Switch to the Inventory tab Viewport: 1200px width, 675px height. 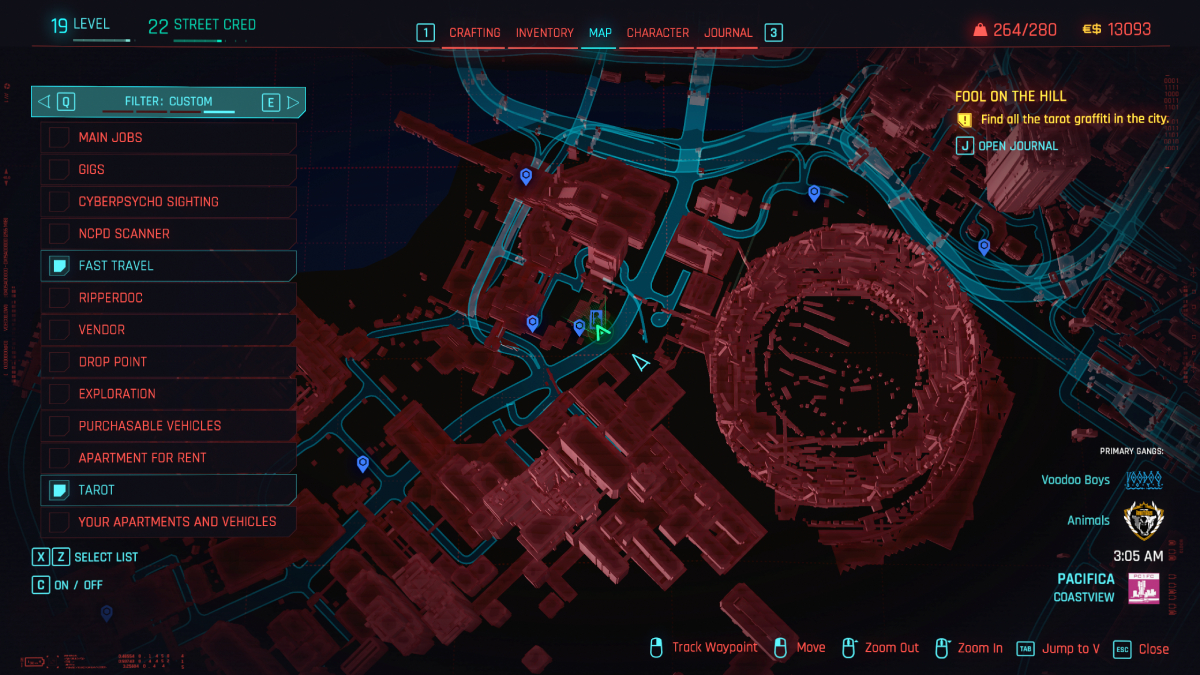[544, 33]
